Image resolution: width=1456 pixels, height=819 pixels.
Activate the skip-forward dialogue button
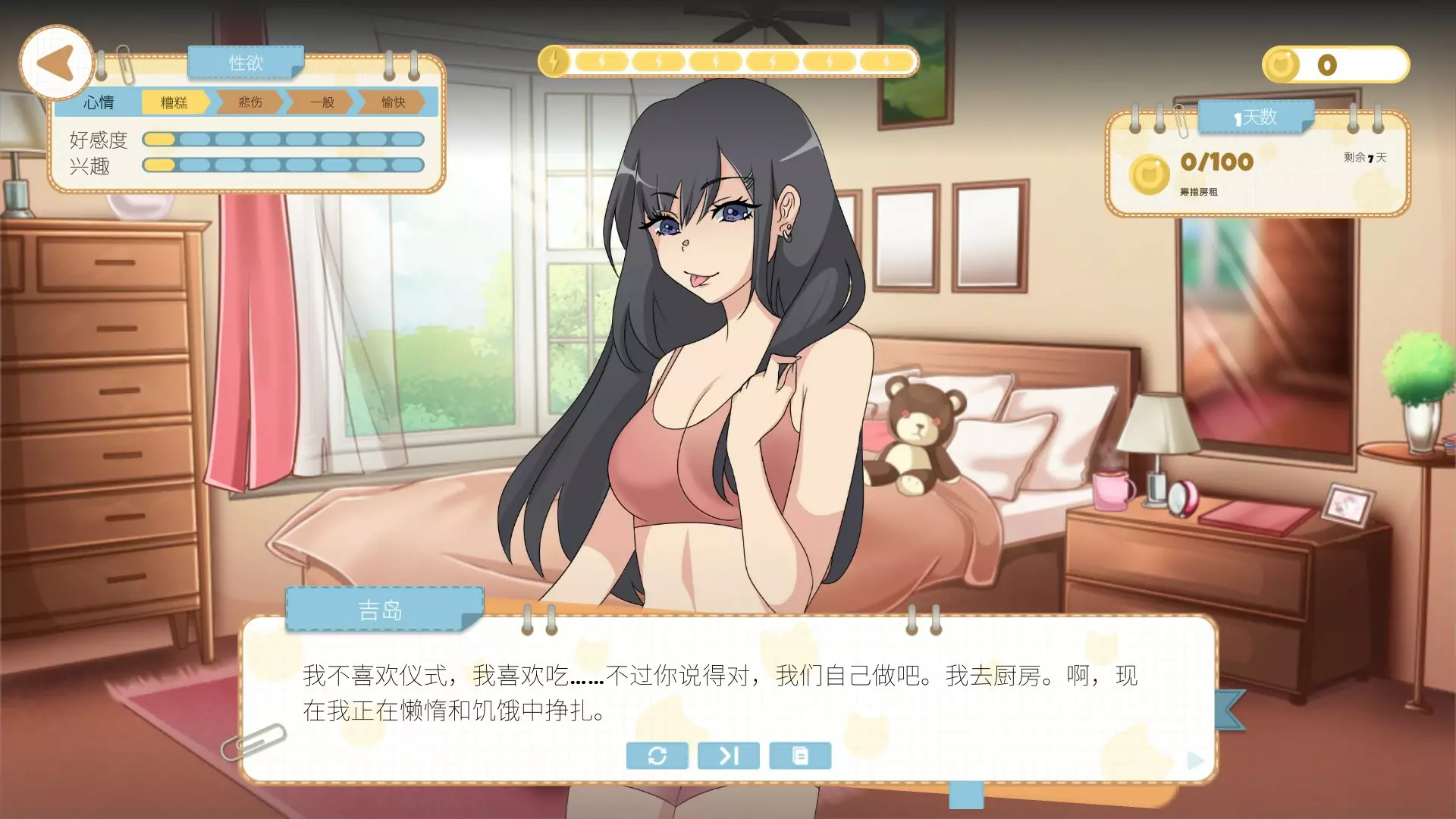click(728, 755)
